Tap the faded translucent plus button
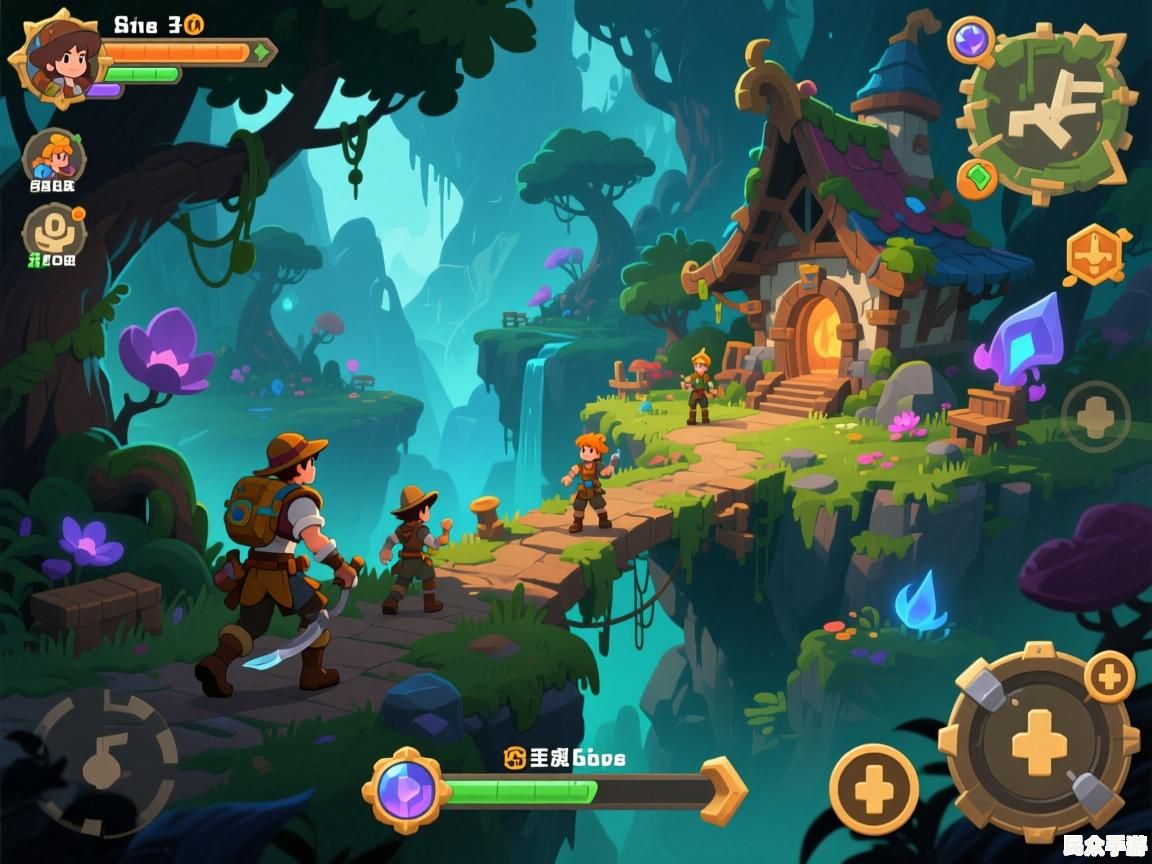Image resolution: width=1152 pixels, height=864 pixels. [x=1095, y=417]
